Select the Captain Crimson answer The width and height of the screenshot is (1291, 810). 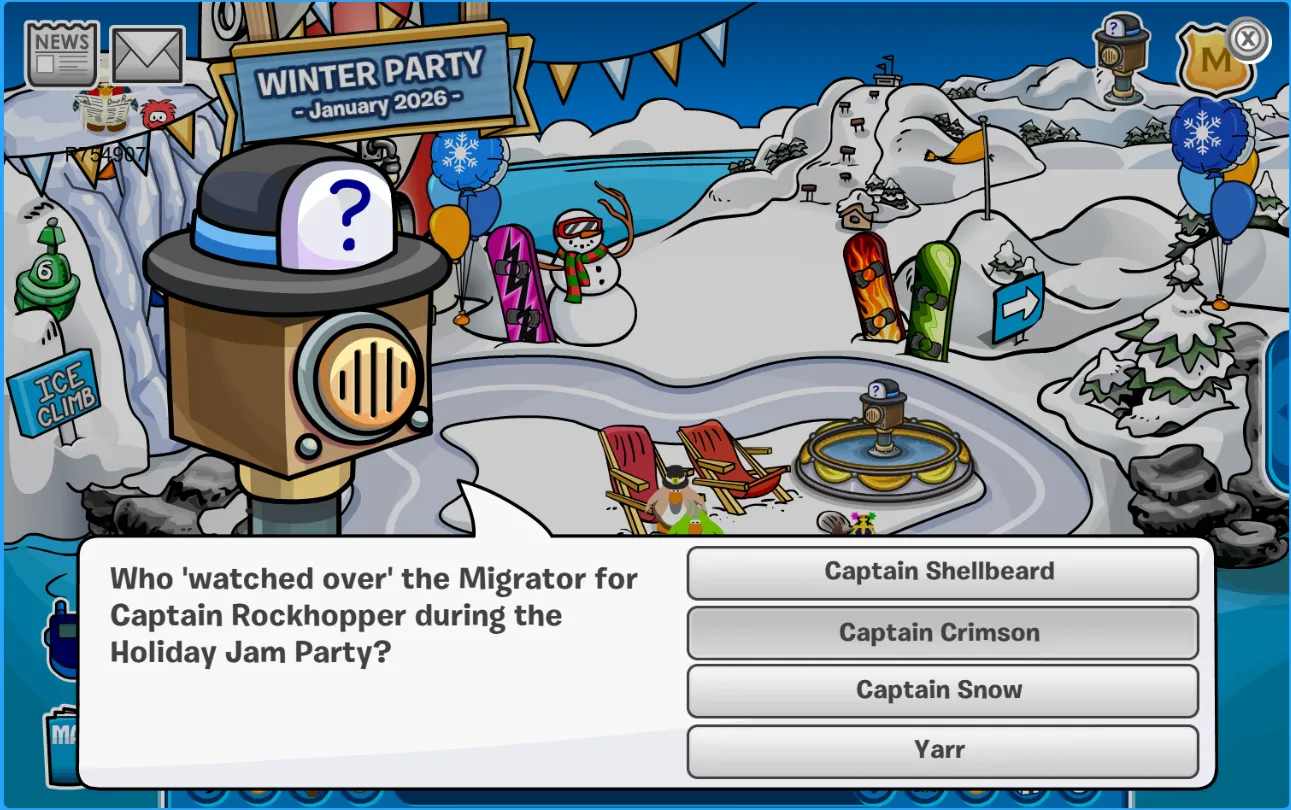[x=941, y=633]
